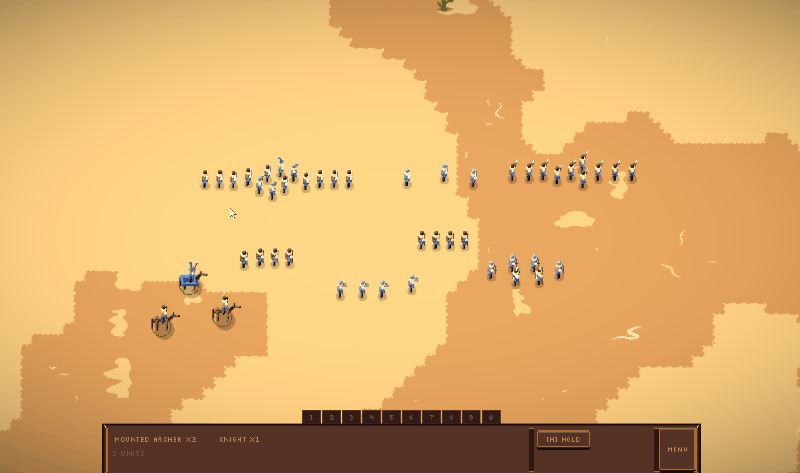Viewport: 800px width, 473px height.
Task: Switch to control group 6
Action: tap(411, 417)
